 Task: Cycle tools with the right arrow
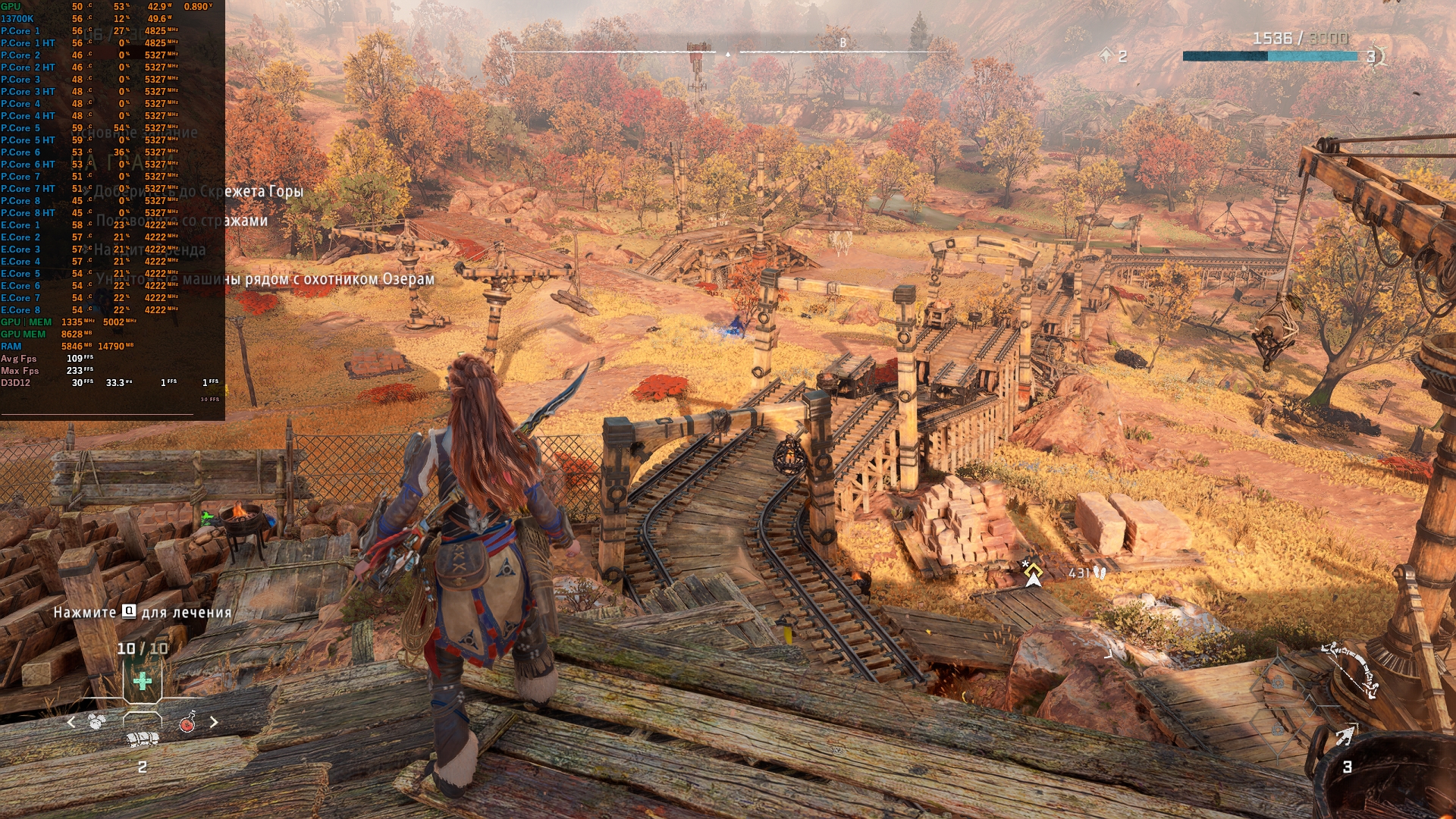pos(214,722)
